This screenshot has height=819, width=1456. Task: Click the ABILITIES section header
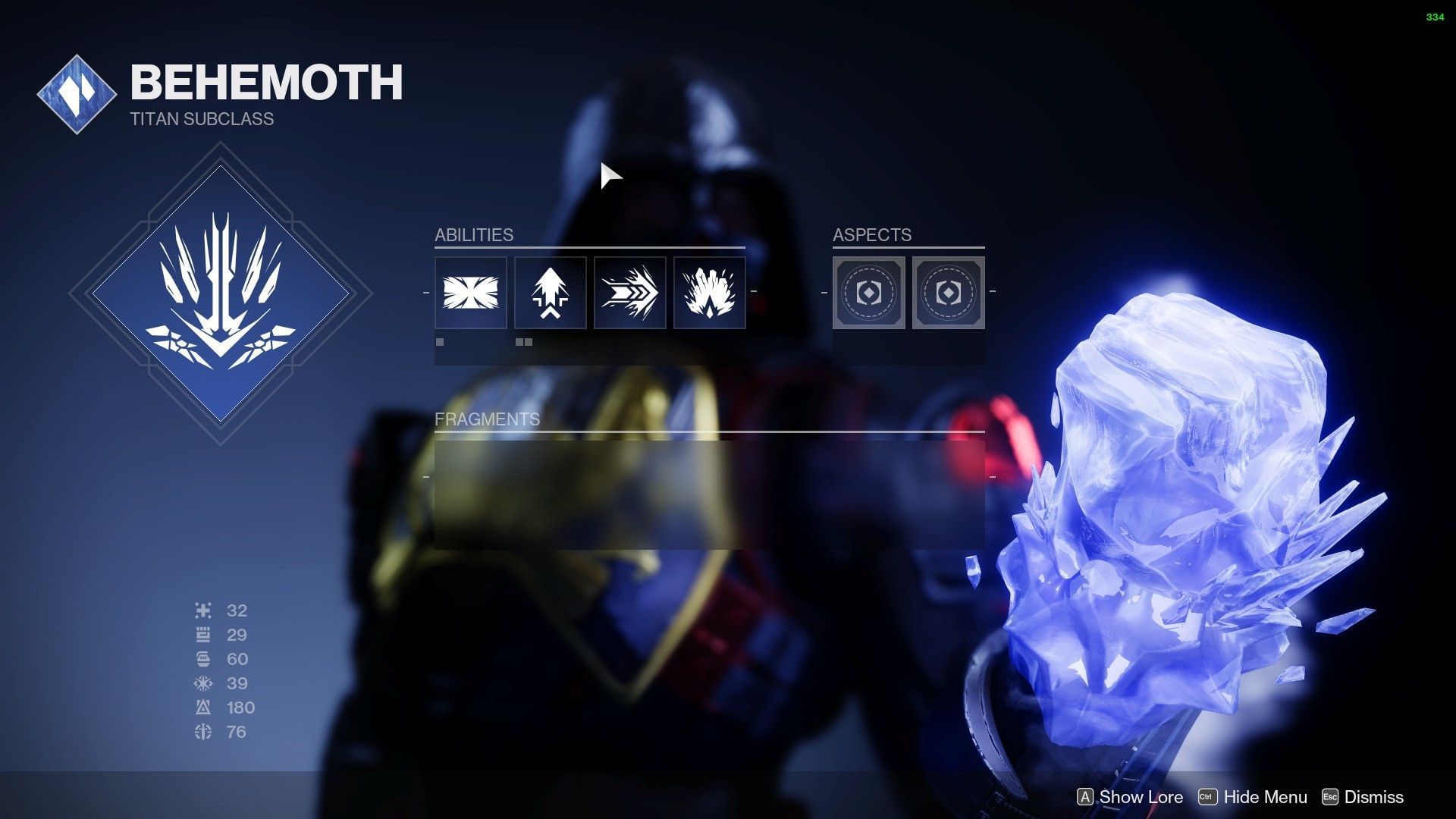tap(473, 235)
